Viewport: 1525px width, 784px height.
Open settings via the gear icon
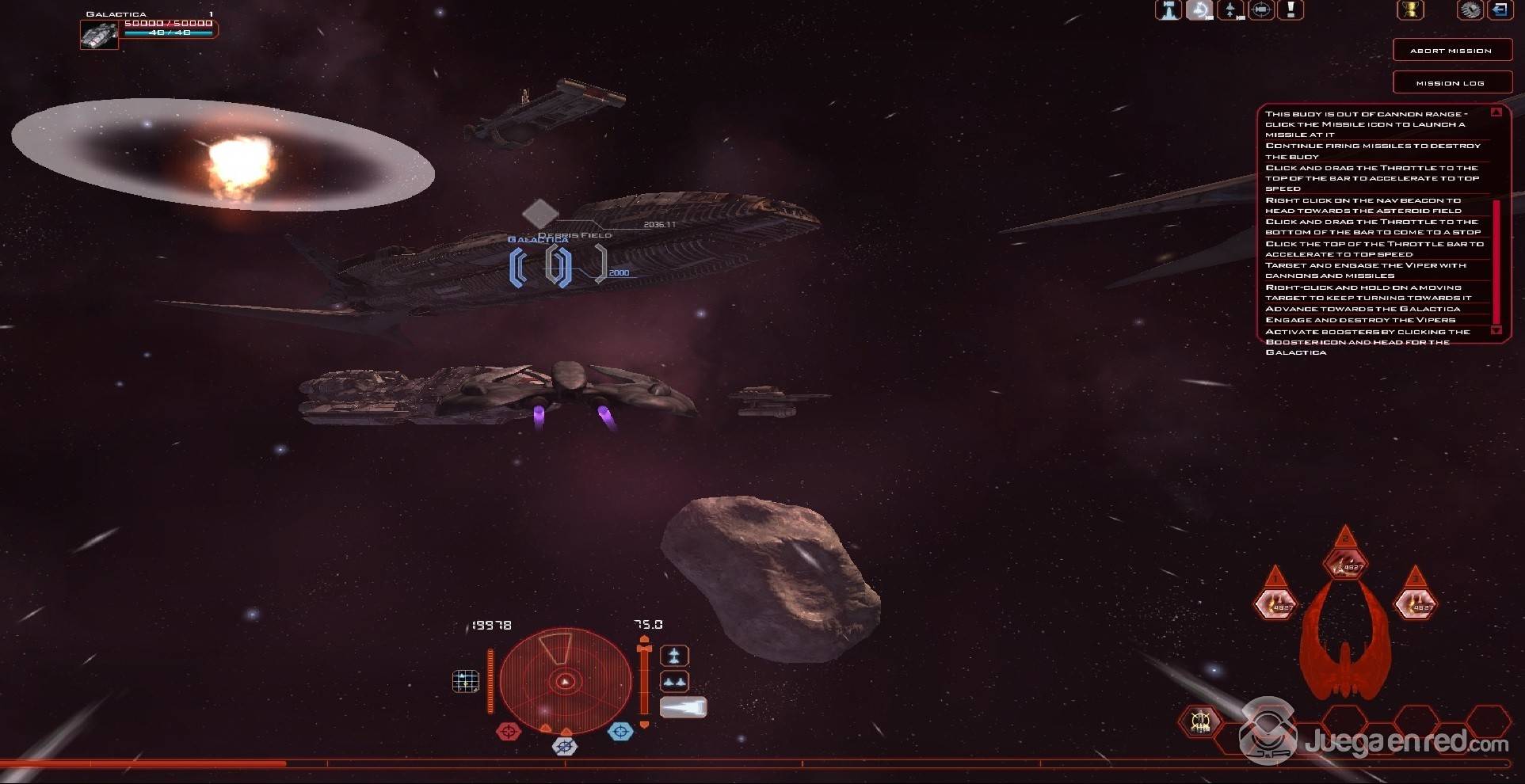coord(1470,10)
